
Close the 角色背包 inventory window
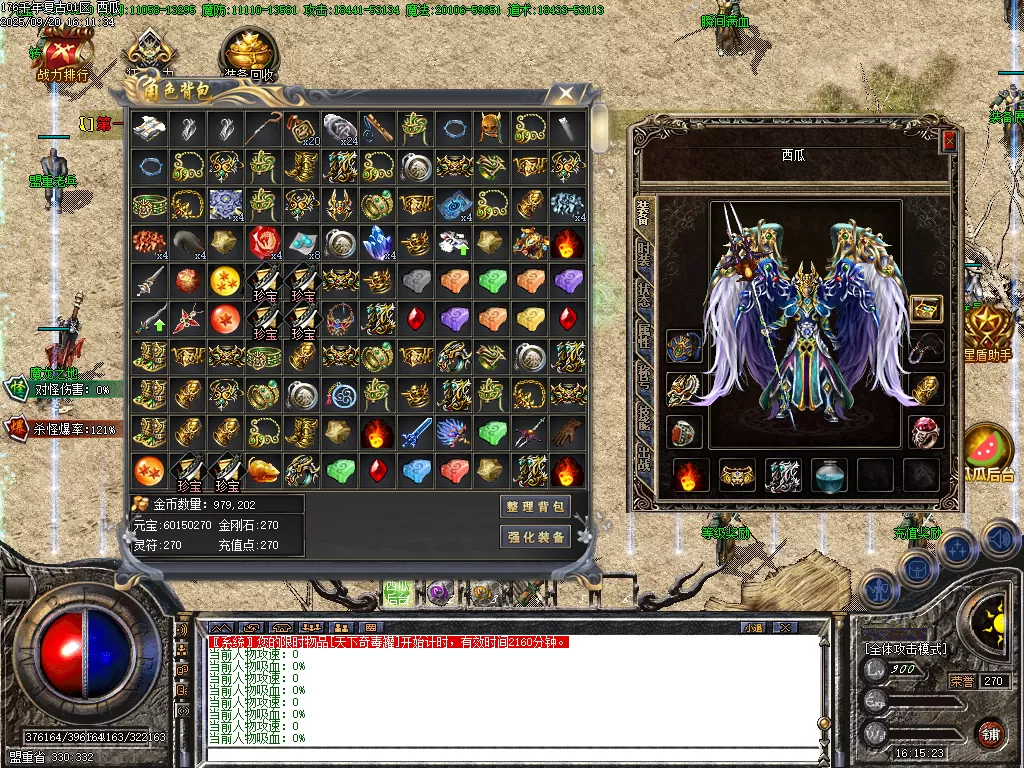[566, 94]
